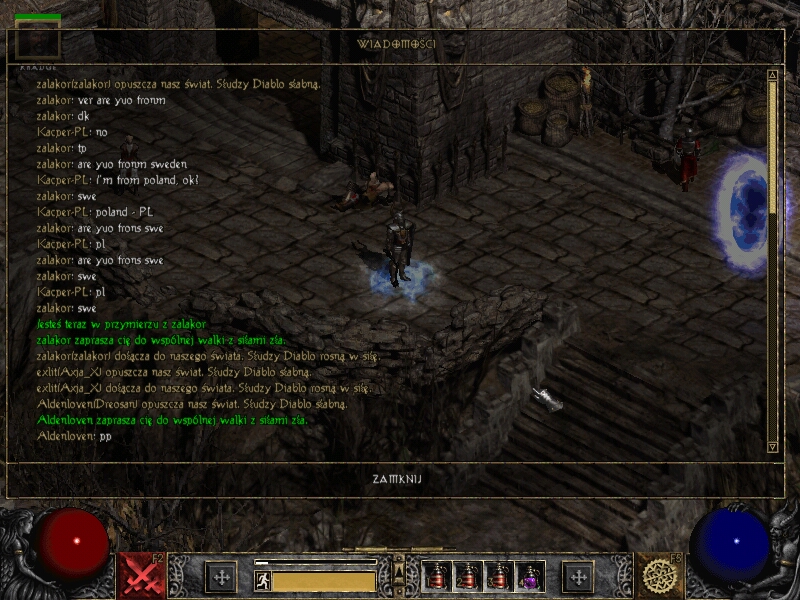Toggle the run/walk button
800x600 pixels.
(x=263, y=580)
